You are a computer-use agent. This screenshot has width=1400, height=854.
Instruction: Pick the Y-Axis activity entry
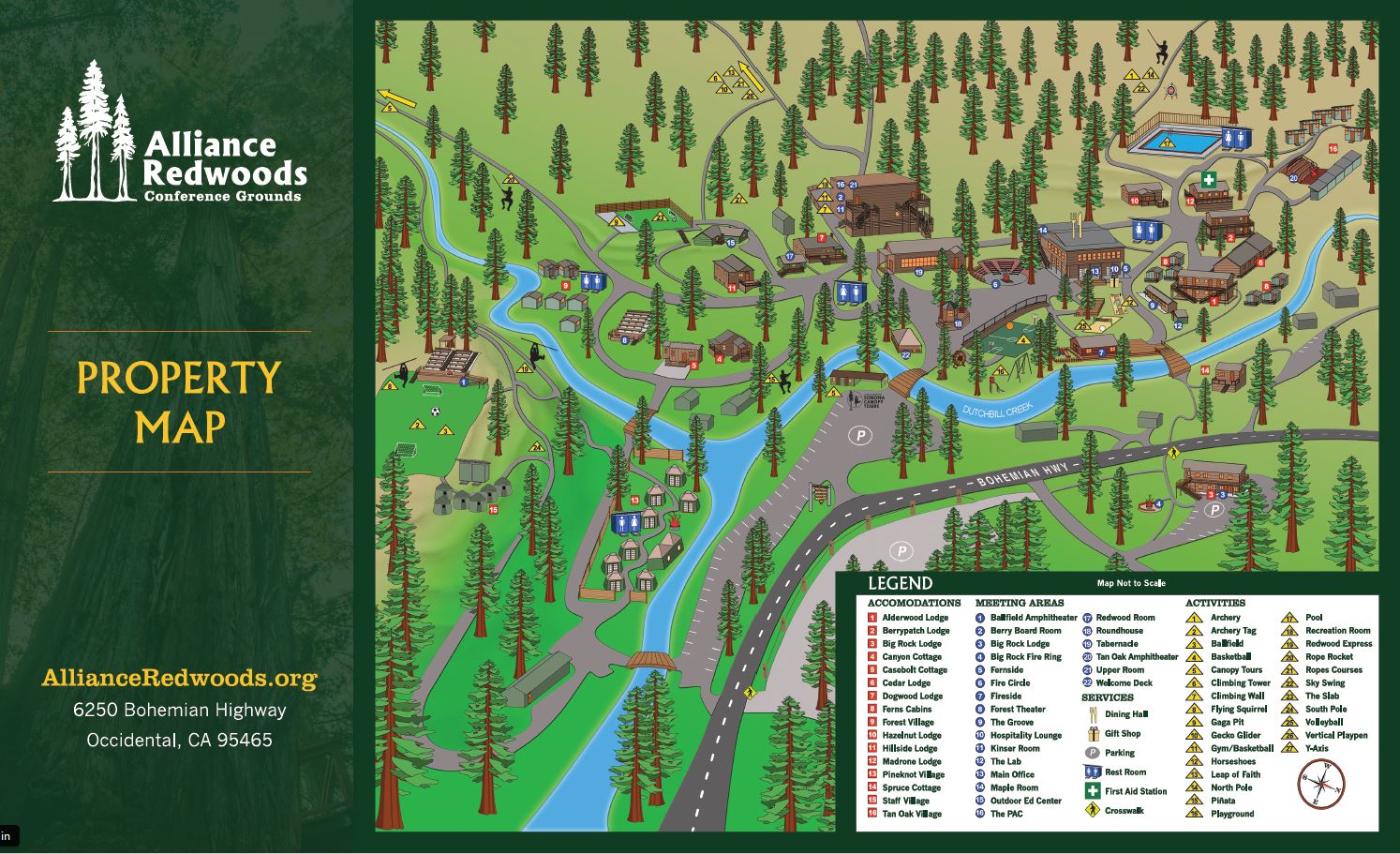click(1317, 748)
